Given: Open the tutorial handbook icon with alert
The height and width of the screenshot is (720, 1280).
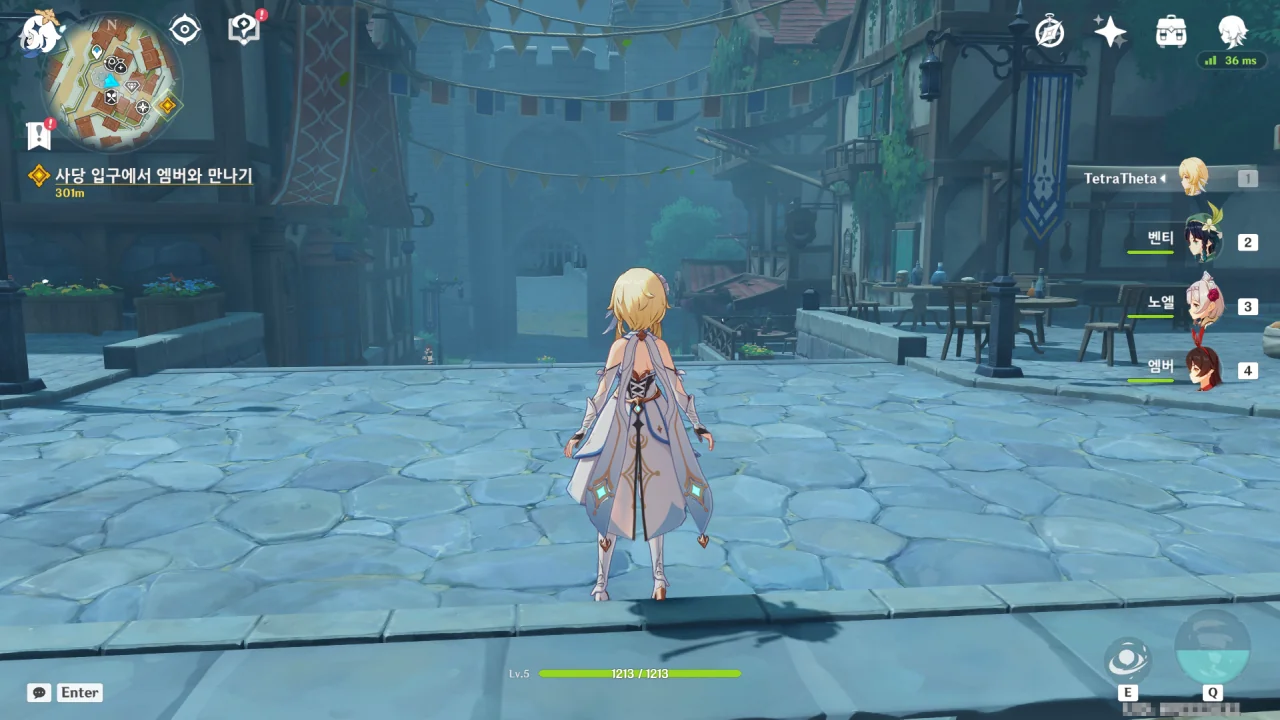Looking at the screenshot, I should [x=244, y=29].
